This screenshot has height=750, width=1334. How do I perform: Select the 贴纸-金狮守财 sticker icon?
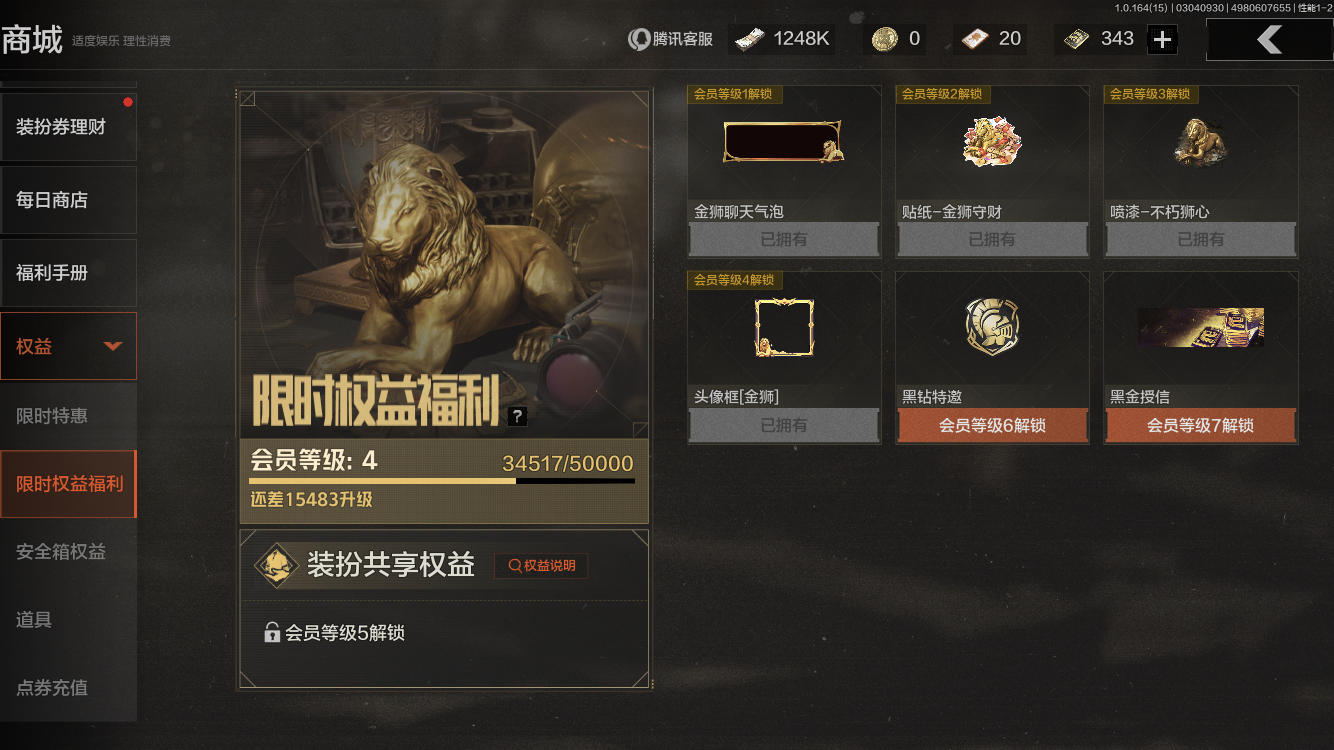click(992, 141)
